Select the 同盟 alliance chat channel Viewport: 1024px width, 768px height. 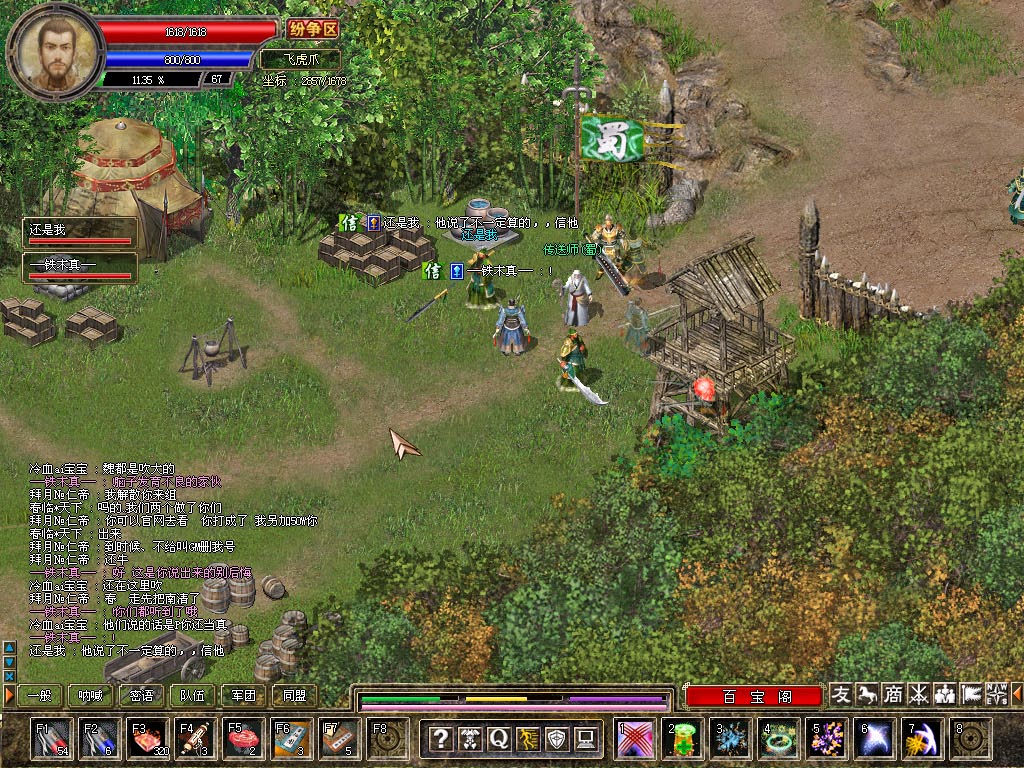pyautogui.click(x=294, y=695)
